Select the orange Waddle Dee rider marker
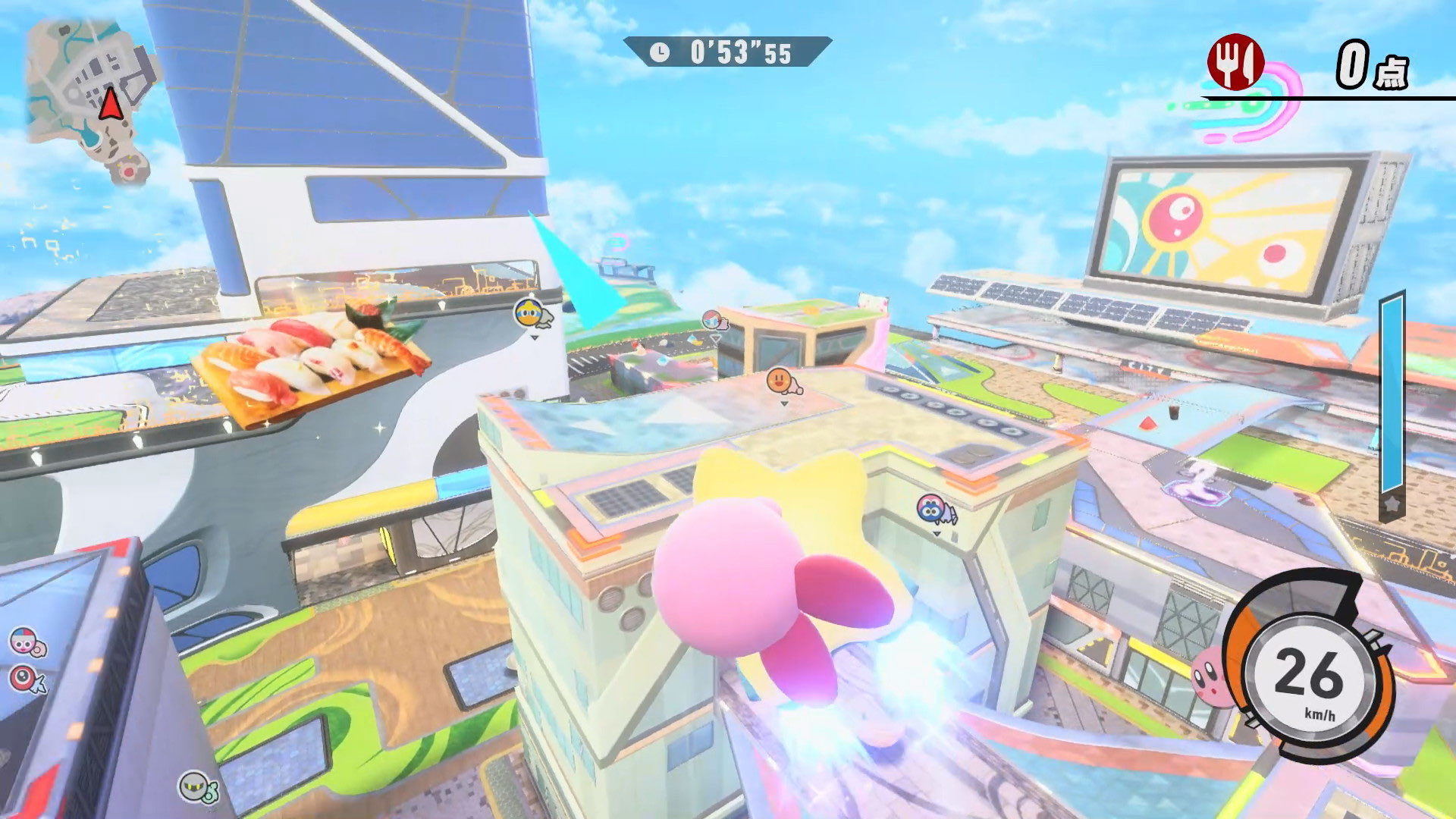Image resolution: width=1456 pixels, height=819 pixels. coord(781,381)
